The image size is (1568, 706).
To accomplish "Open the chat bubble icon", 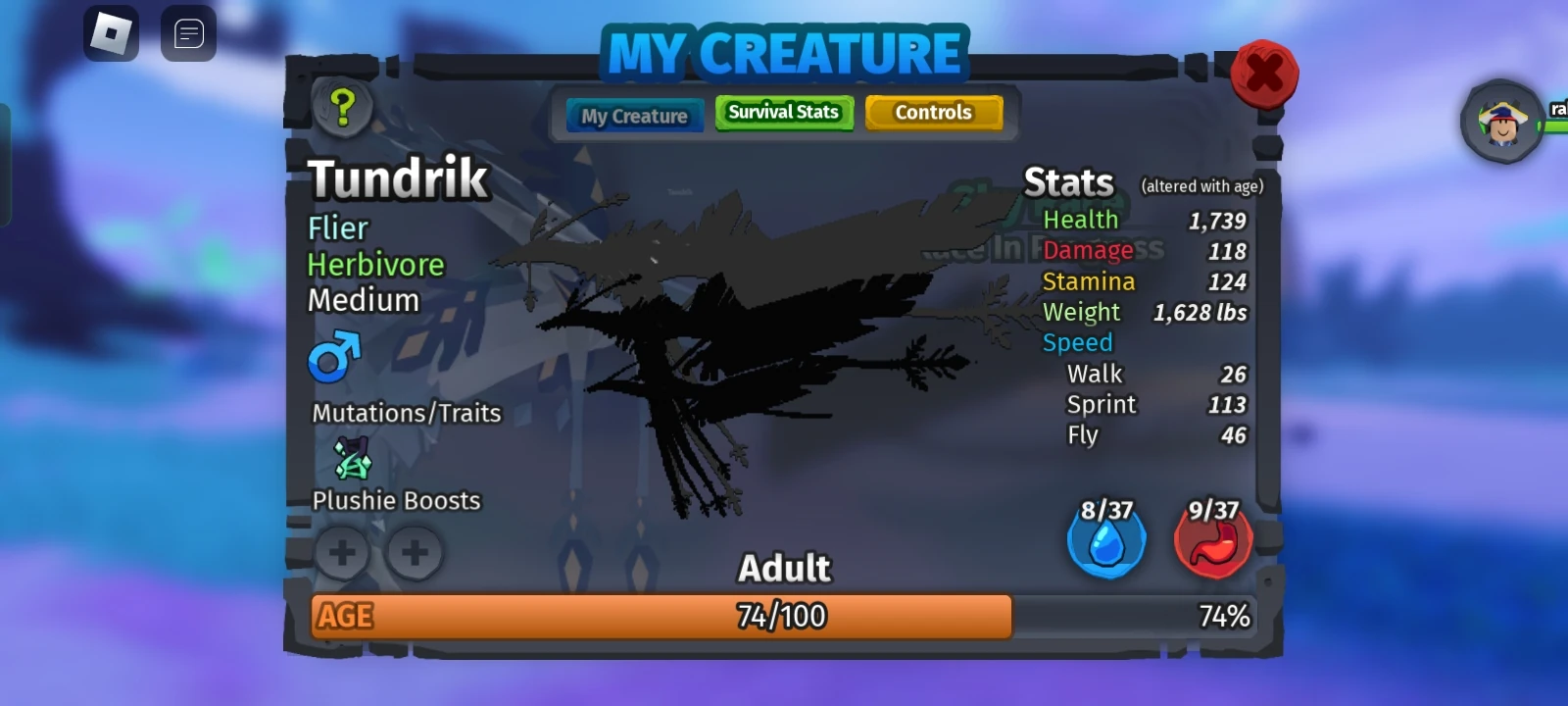I will coord(187,32).
